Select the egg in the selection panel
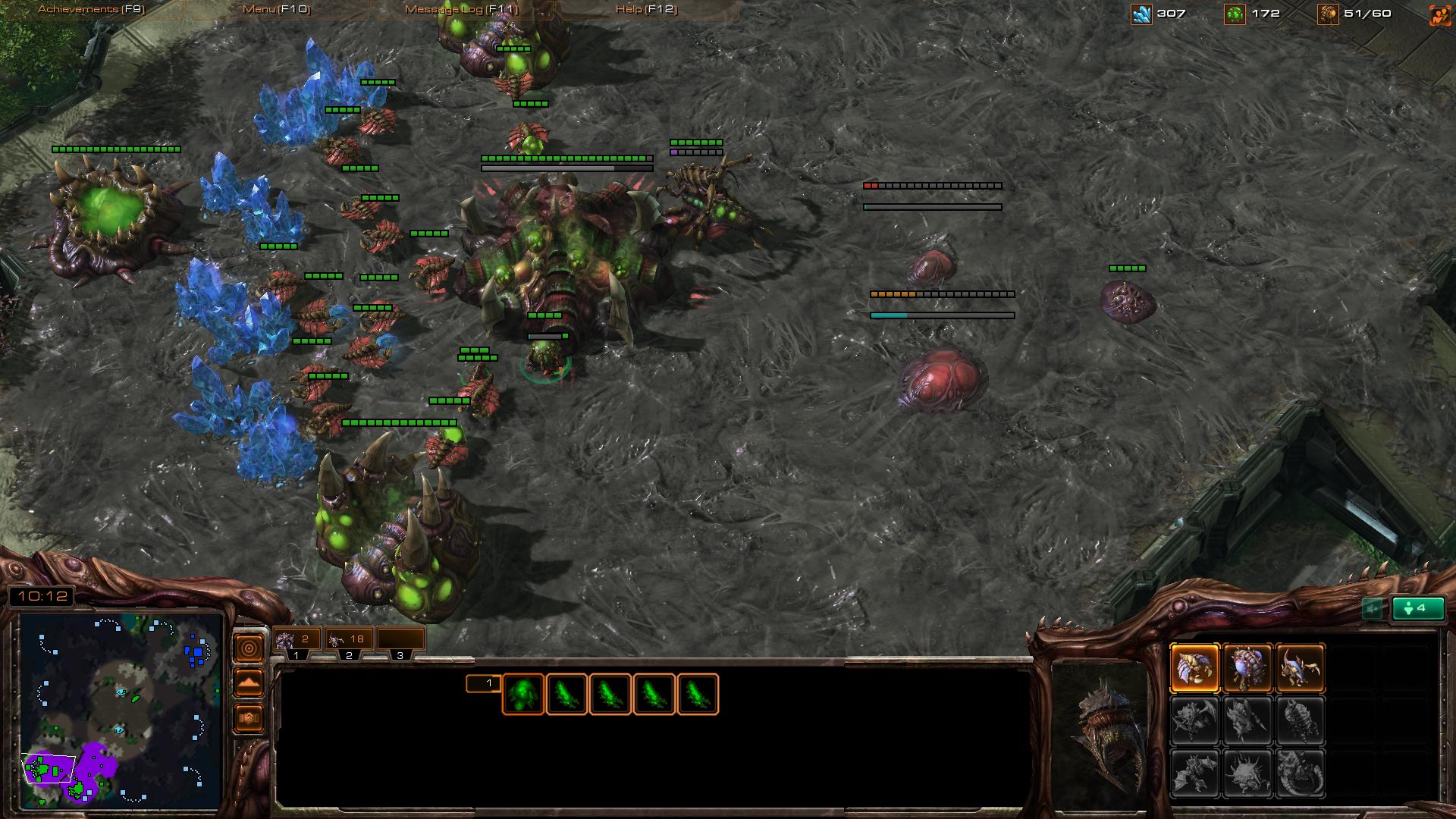The width and height of the screenshot is (1456, 819). [x=523, y=694]
